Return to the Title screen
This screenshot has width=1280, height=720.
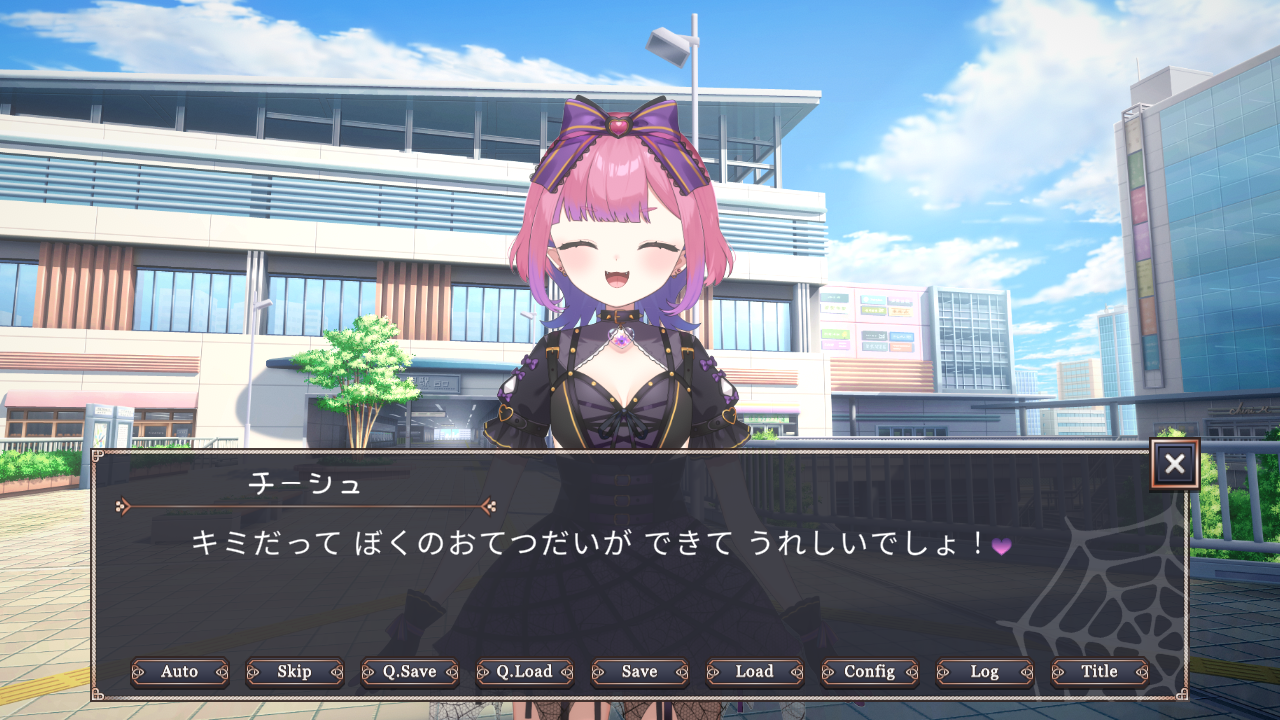click(x=1099, y=672)
